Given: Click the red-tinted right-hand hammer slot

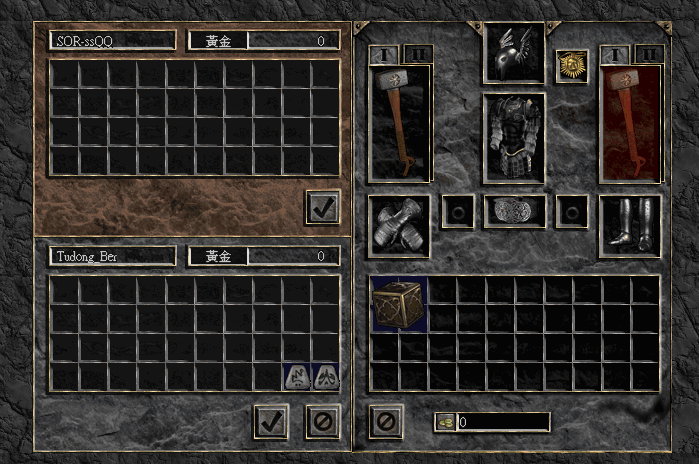Looking at the screenshot, I should (629, 123).
